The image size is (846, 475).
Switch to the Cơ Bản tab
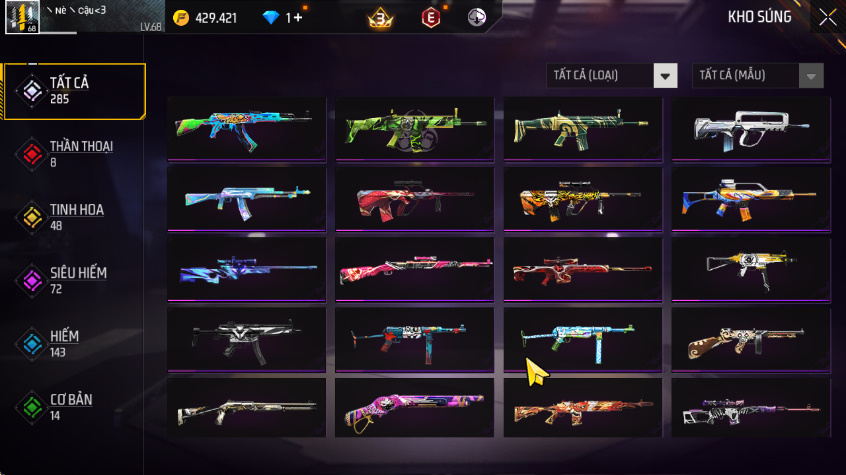click(x=75, y=406)
